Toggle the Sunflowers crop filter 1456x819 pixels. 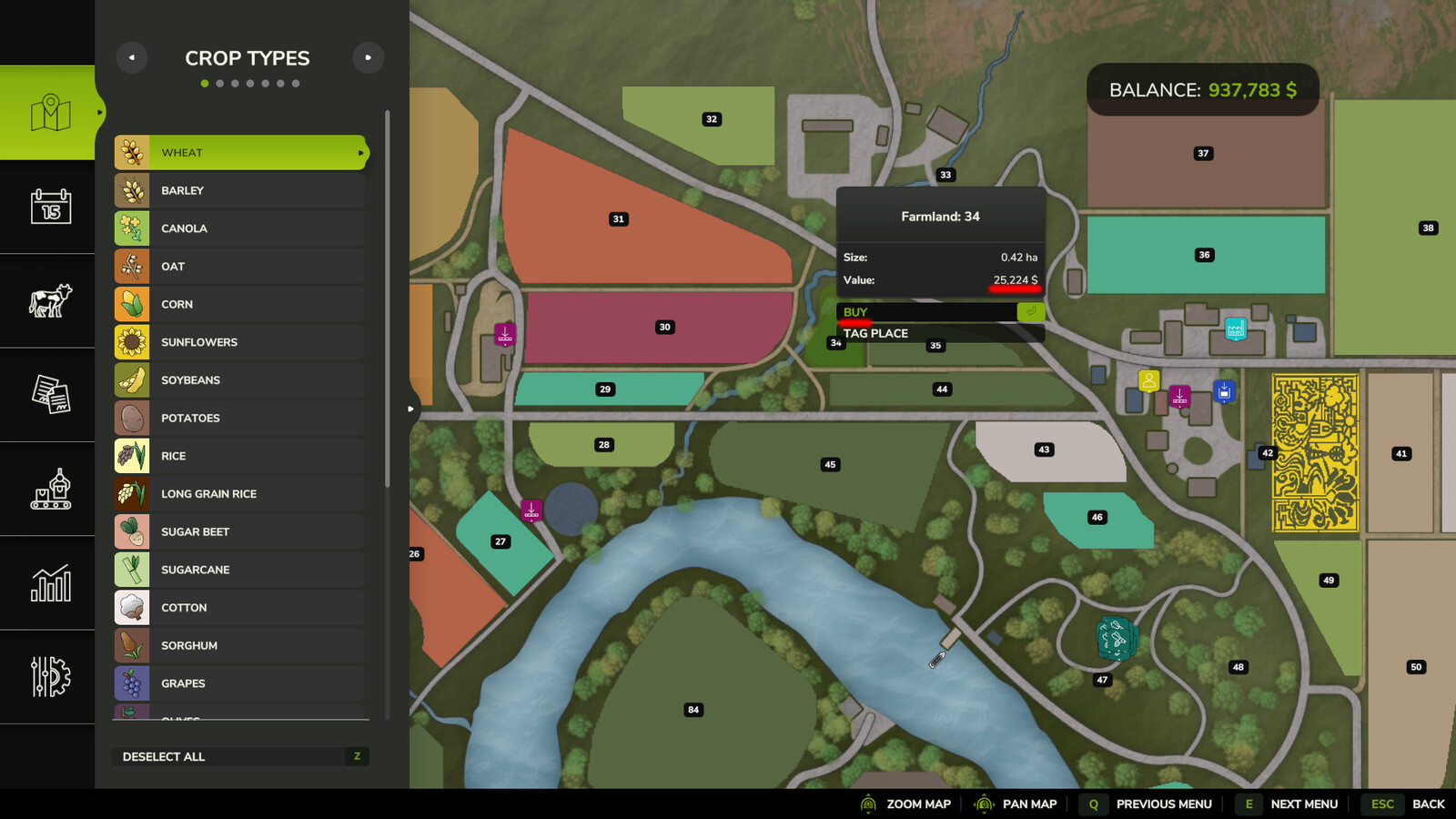[240, 342]
